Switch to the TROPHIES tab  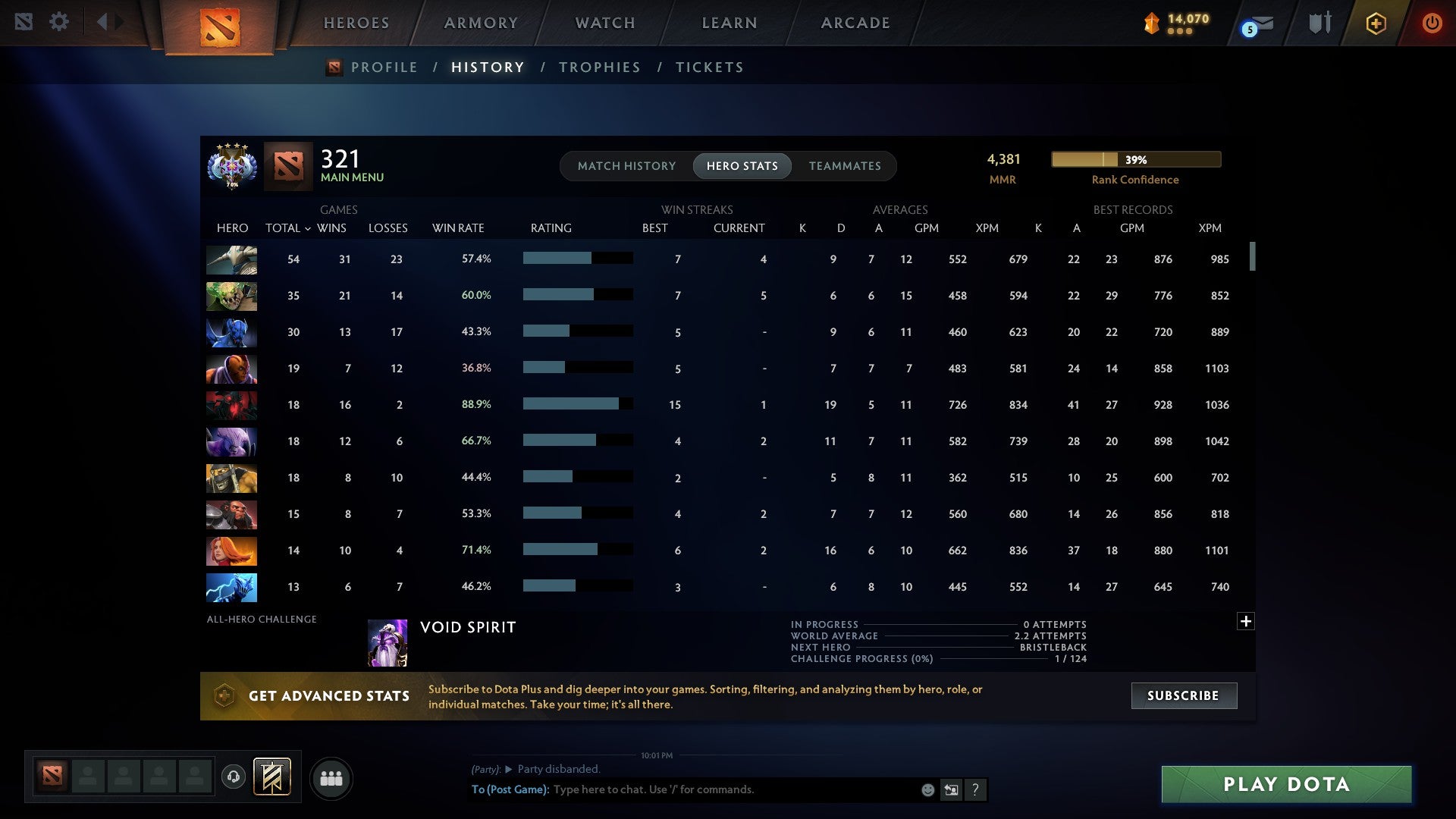pyautogui.click(x=599, y=67)
